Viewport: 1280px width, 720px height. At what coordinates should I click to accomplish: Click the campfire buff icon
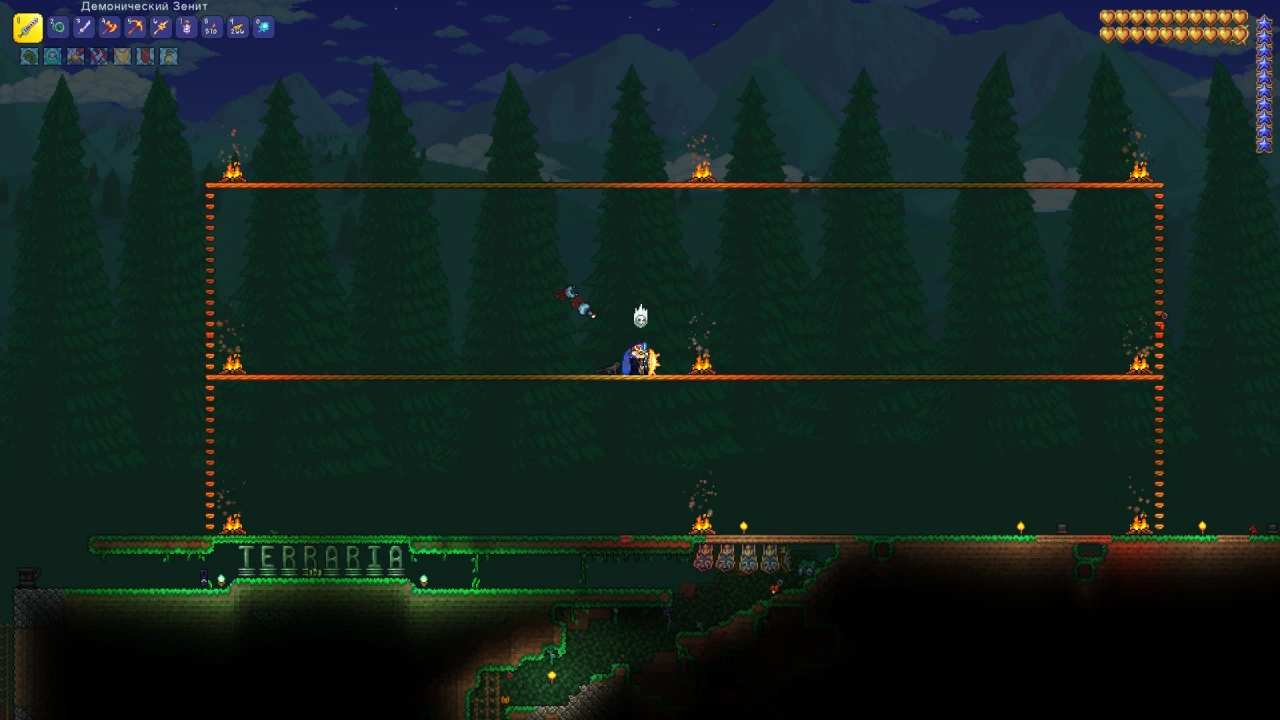click(76, 57)
